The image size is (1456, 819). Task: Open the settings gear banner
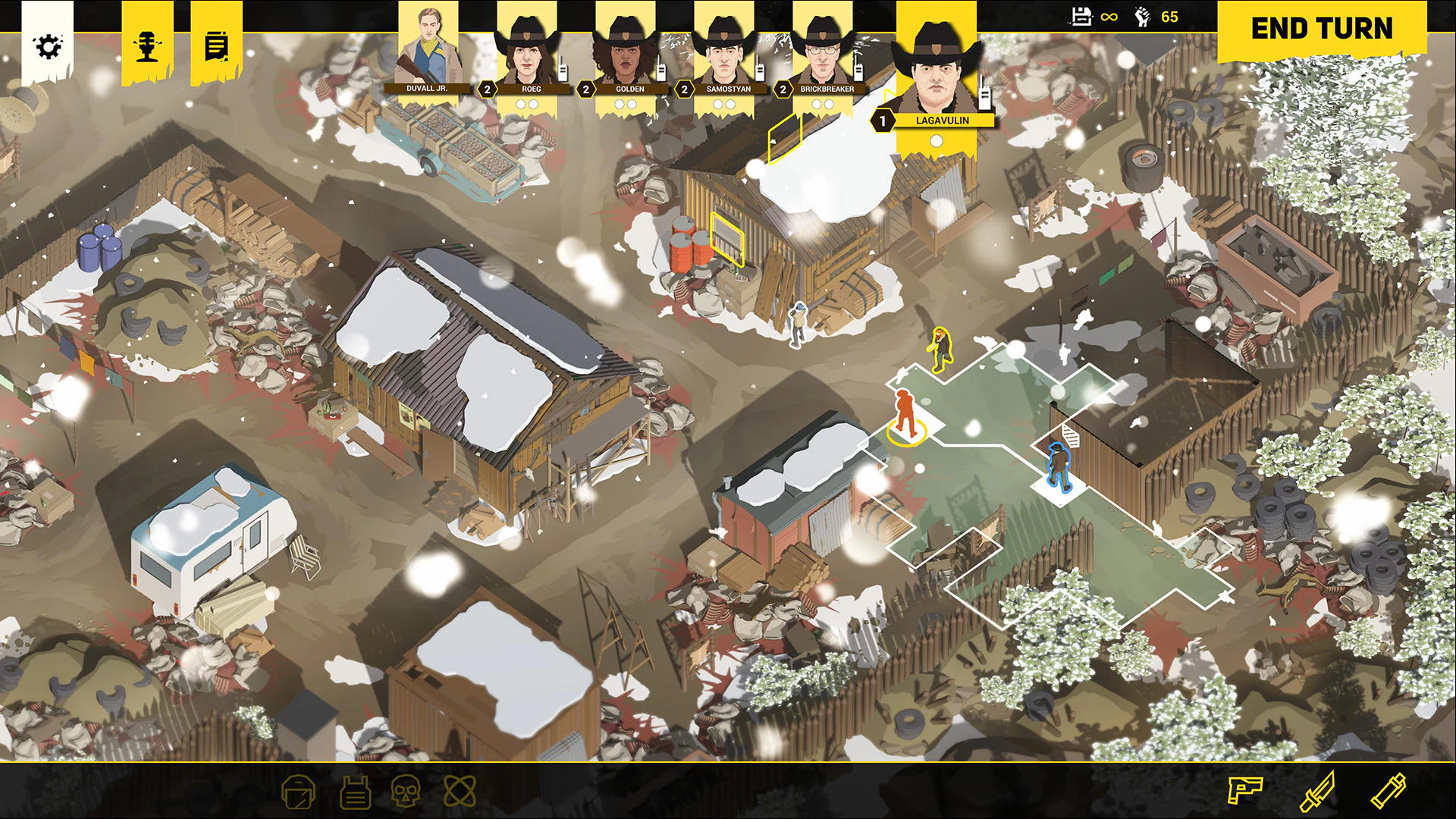point(49,45)
